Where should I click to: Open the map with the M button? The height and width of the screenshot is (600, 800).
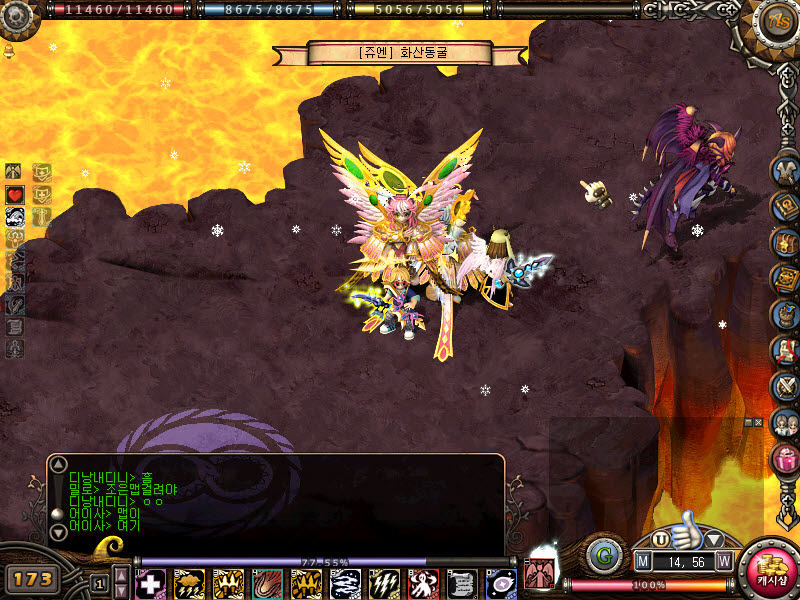coord(643,562)
